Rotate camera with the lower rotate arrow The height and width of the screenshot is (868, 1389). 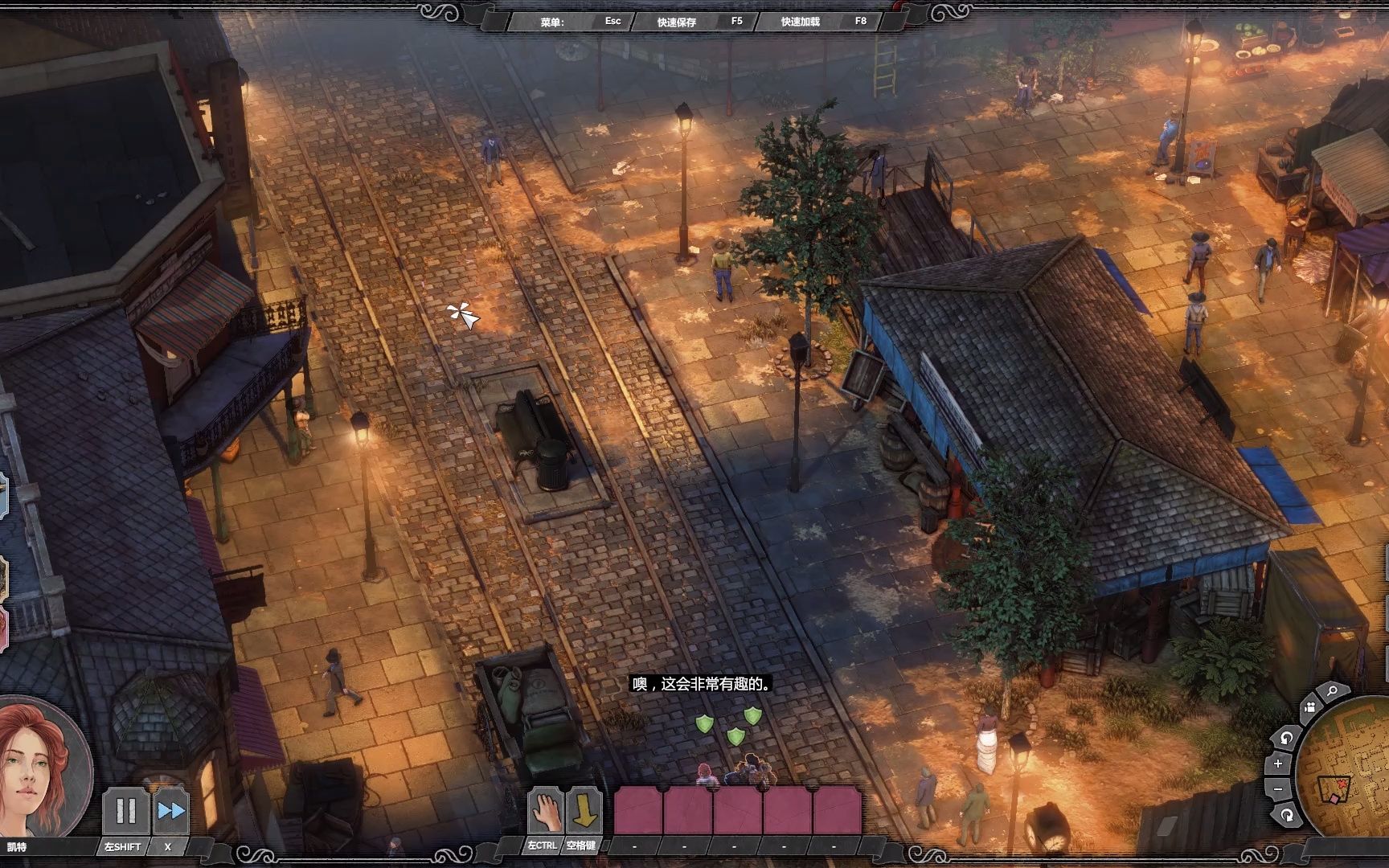1287,815
